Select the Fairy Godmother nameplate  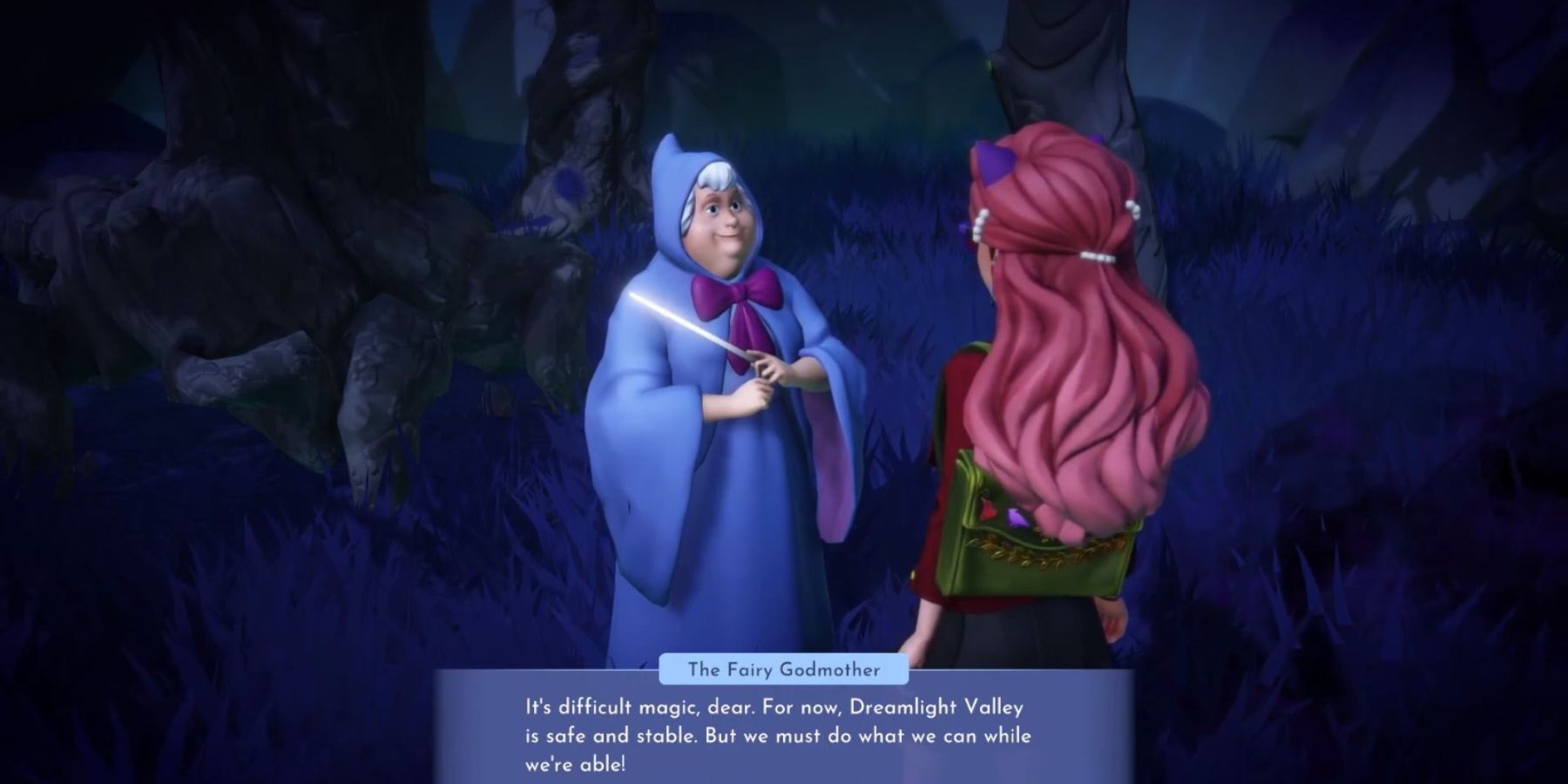[782, 671]
